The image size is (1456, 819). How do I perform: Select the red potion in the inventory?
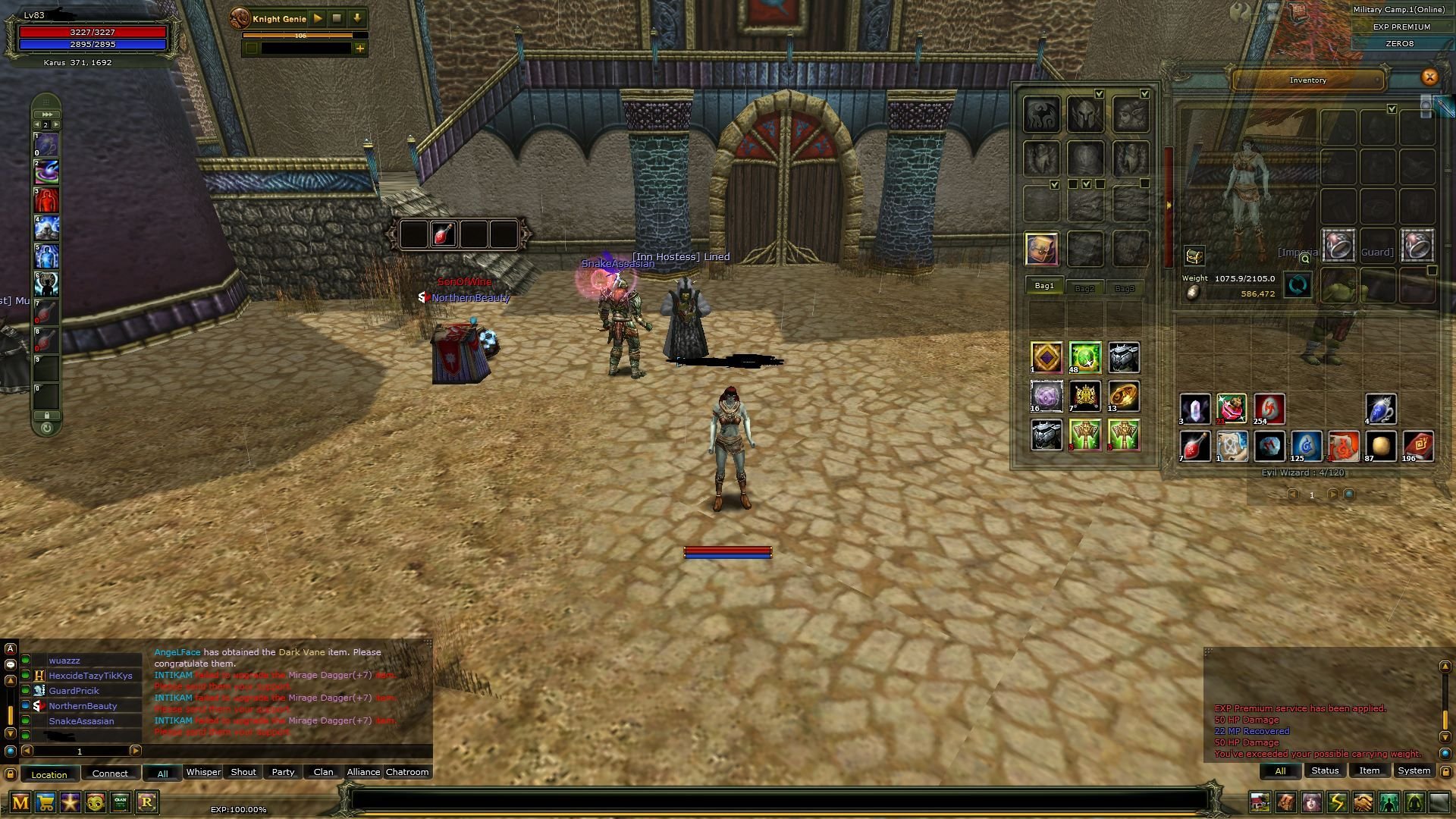tap(1194, 447)
